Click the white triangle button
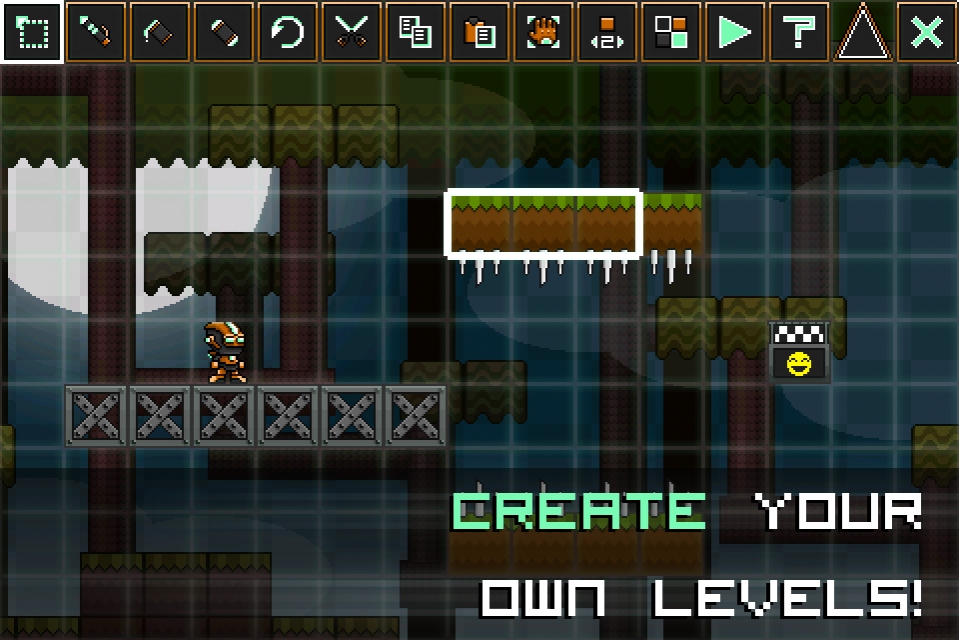 coord(863,32)
